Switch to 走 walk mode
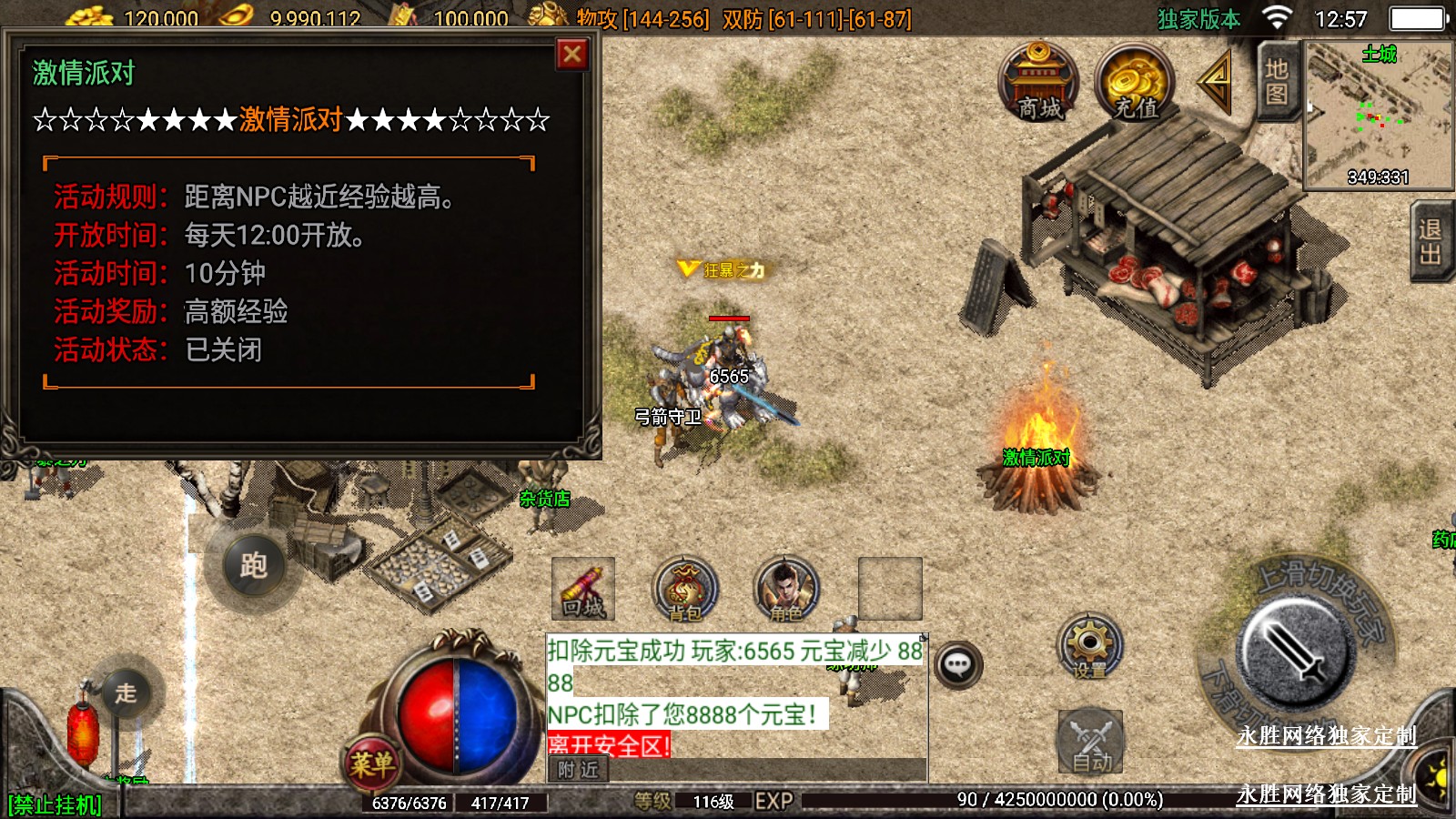This screenshot has height=819, width=1456. [x=126, y=693]
